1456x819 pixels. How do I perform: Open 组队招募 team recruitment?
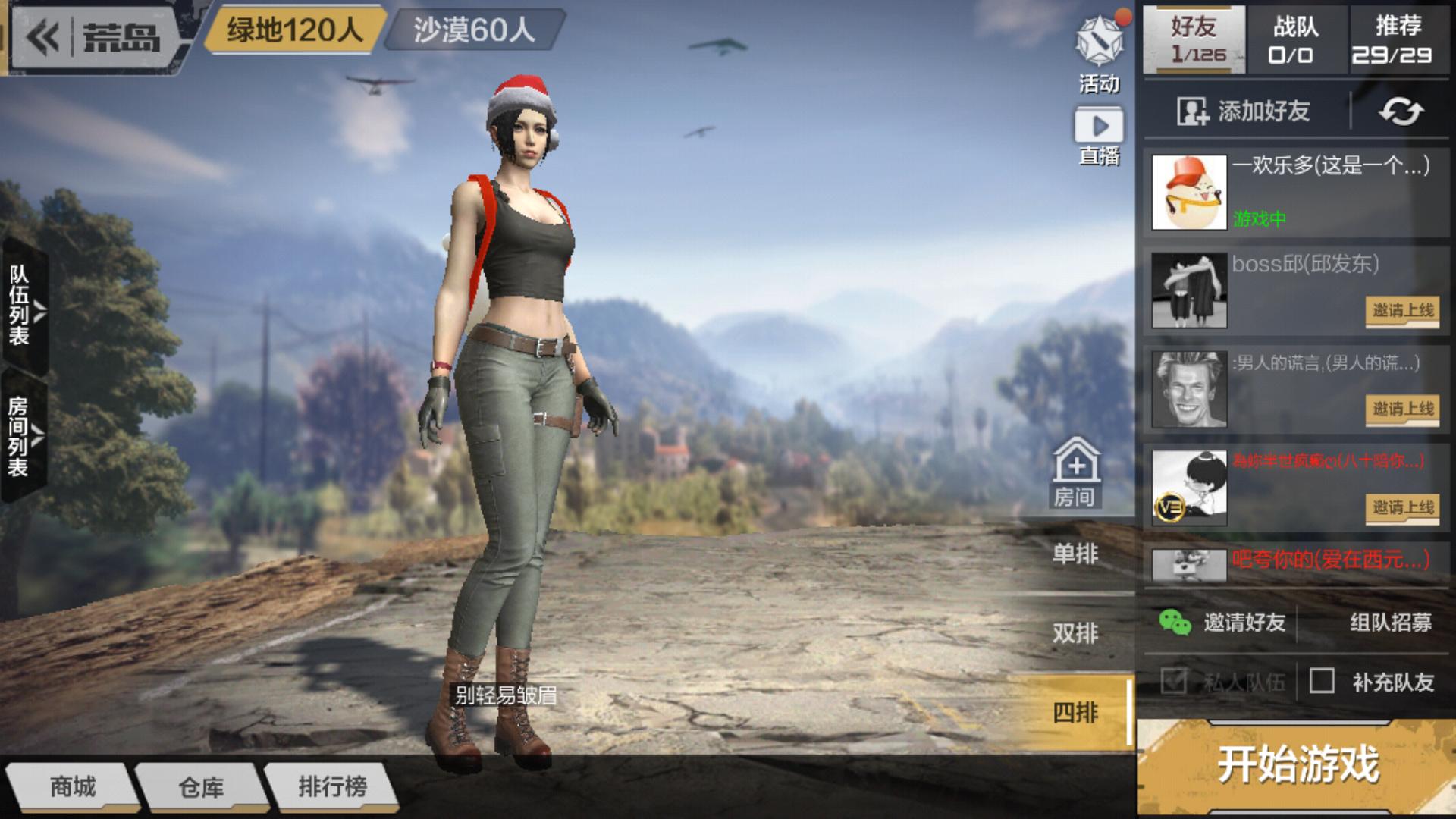1390,623
